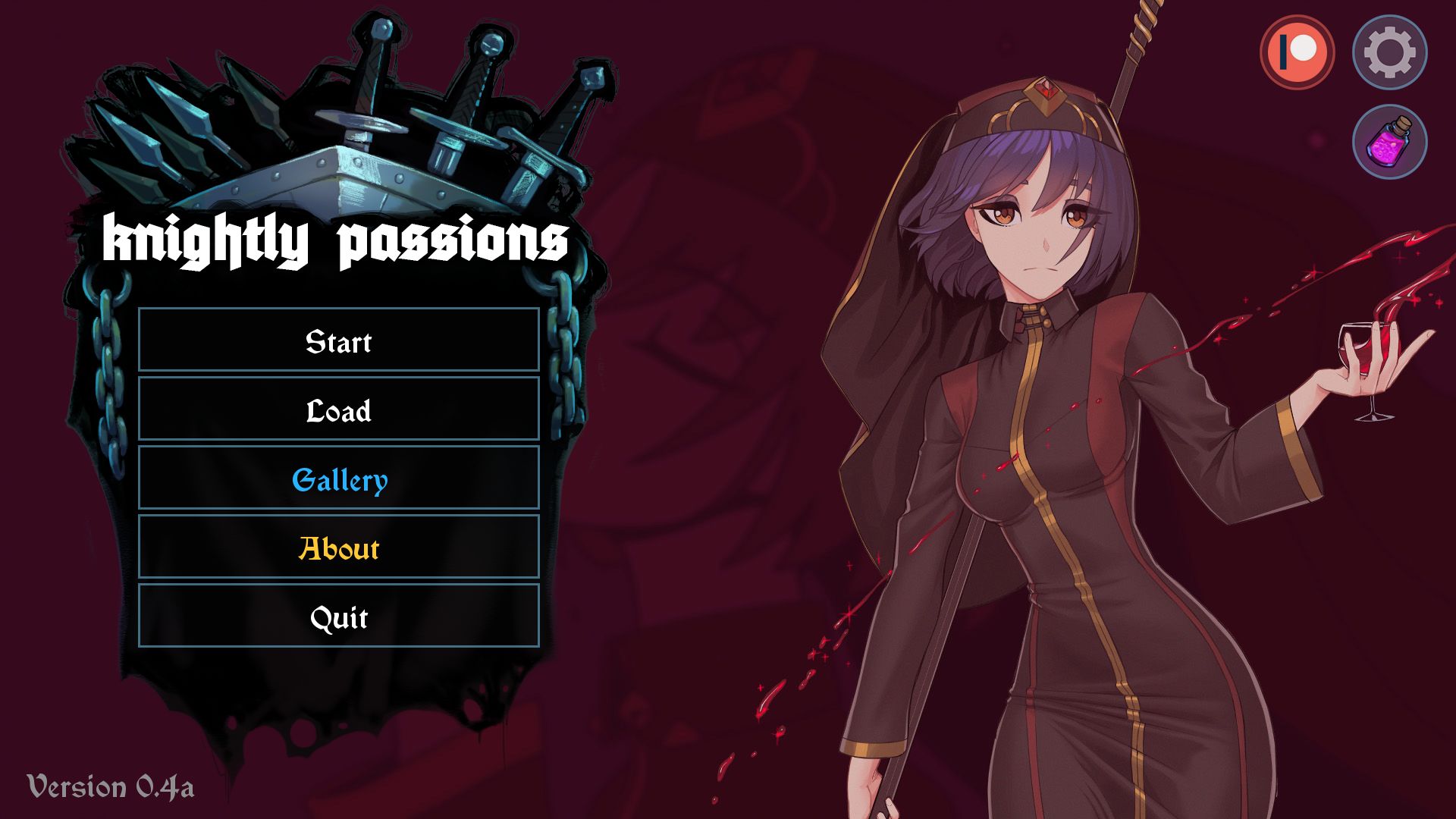Choose About from the menu list
Viewport: 1456px width, 819px height.
pos(338,550)
